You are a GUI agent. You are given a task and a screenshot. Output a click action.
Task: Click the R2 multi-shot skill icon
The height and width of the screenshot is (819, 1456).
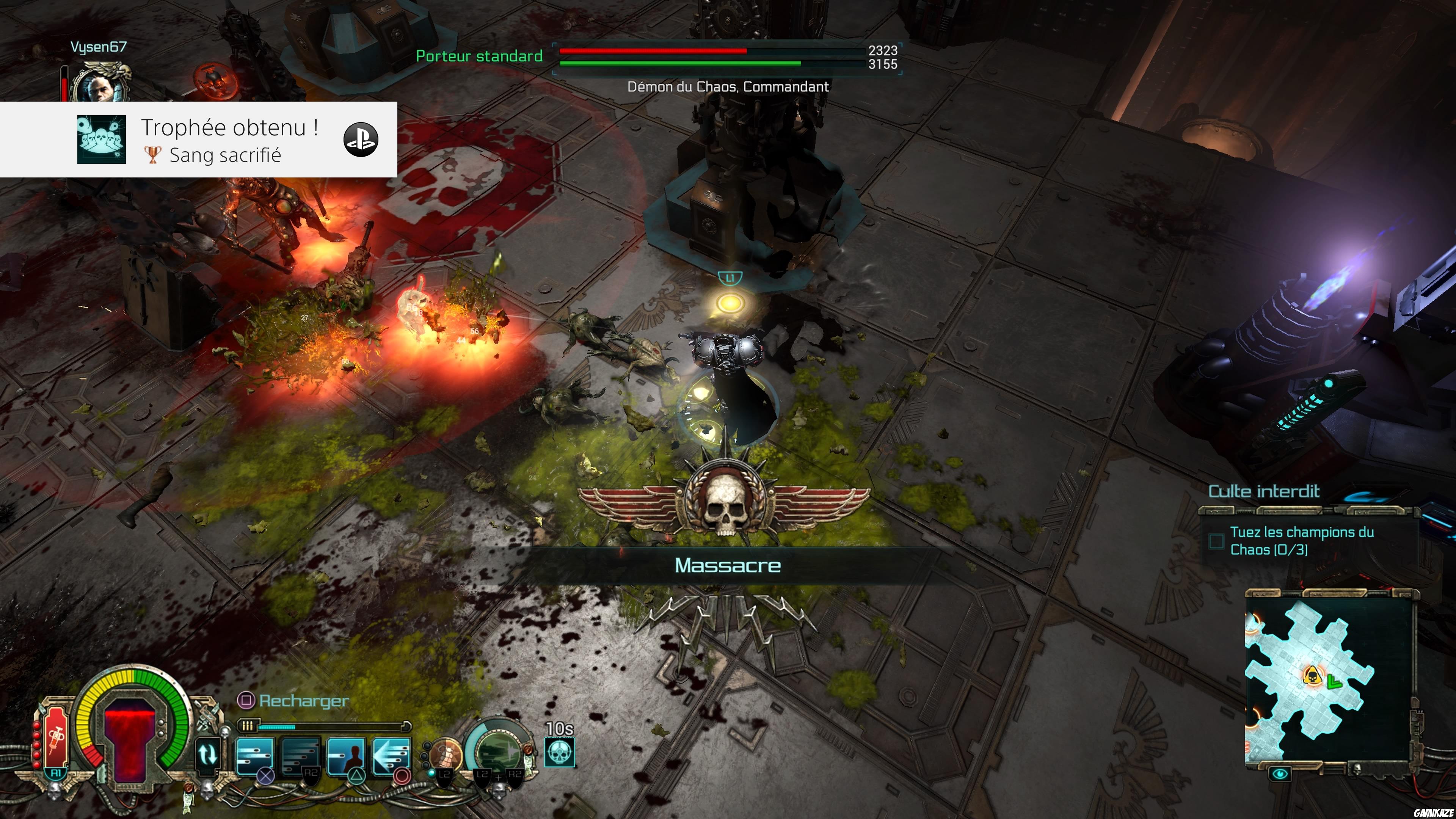click(x=300, y=756)
